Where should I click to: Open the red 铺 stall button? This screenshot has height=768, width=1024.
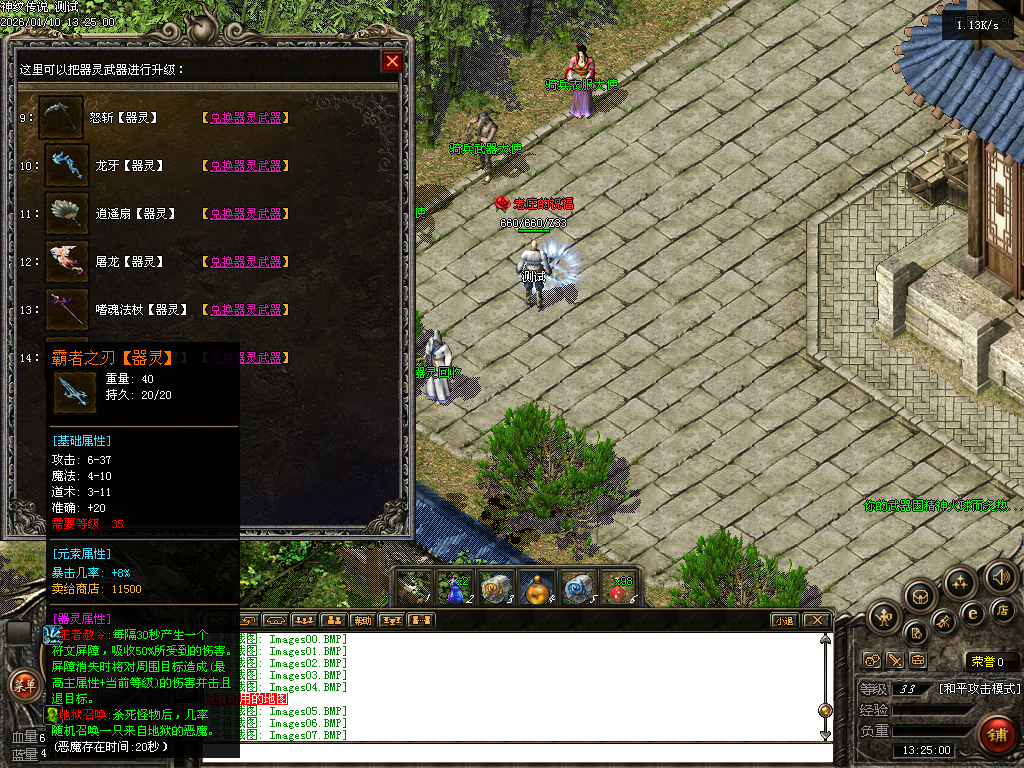pyautogui.click(x=996, y=734)
